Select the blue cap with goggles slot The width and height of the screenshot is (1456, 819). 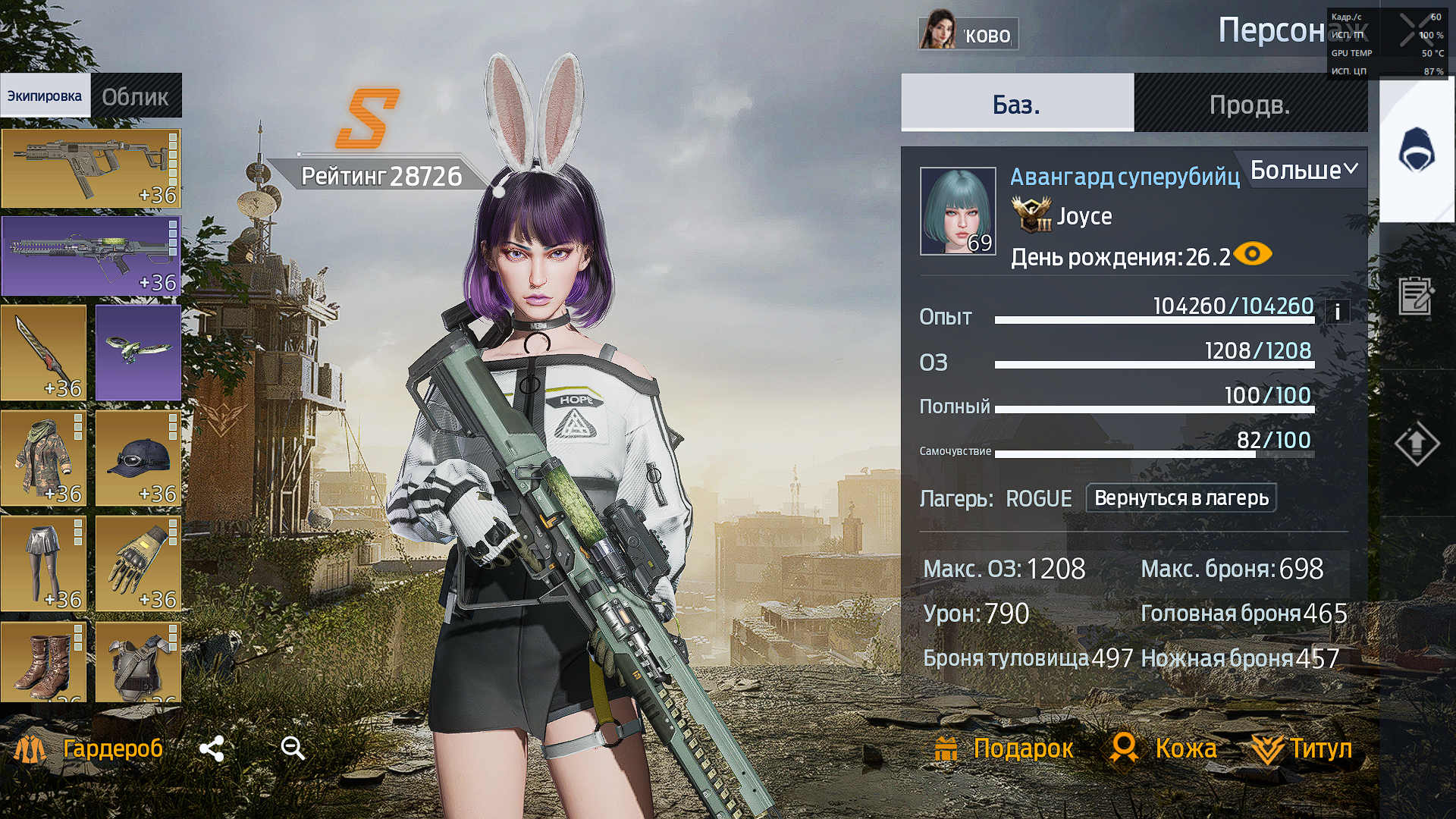click(138, 458)
